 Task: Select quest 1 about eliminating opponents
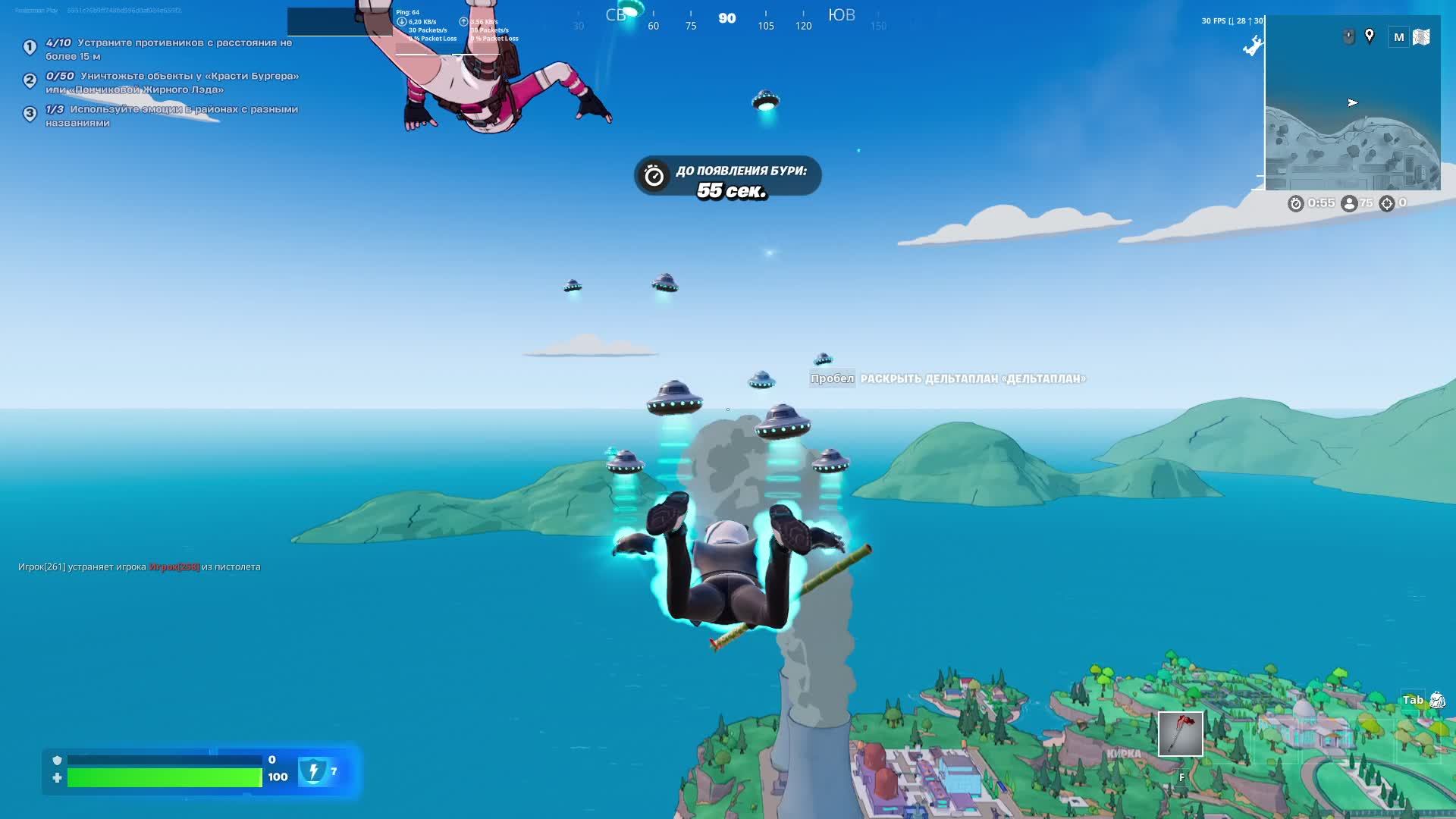(x=168, y=49)
